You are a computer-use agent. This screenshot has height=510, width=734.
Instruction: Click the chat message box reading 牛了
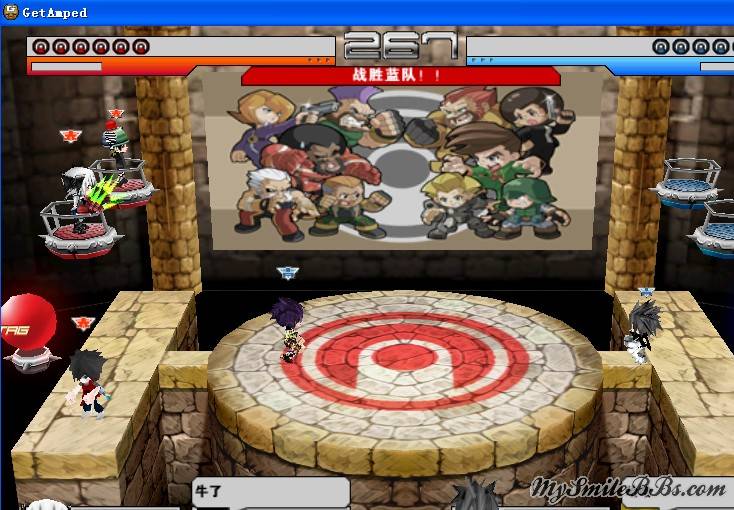(x=270, y=493)
